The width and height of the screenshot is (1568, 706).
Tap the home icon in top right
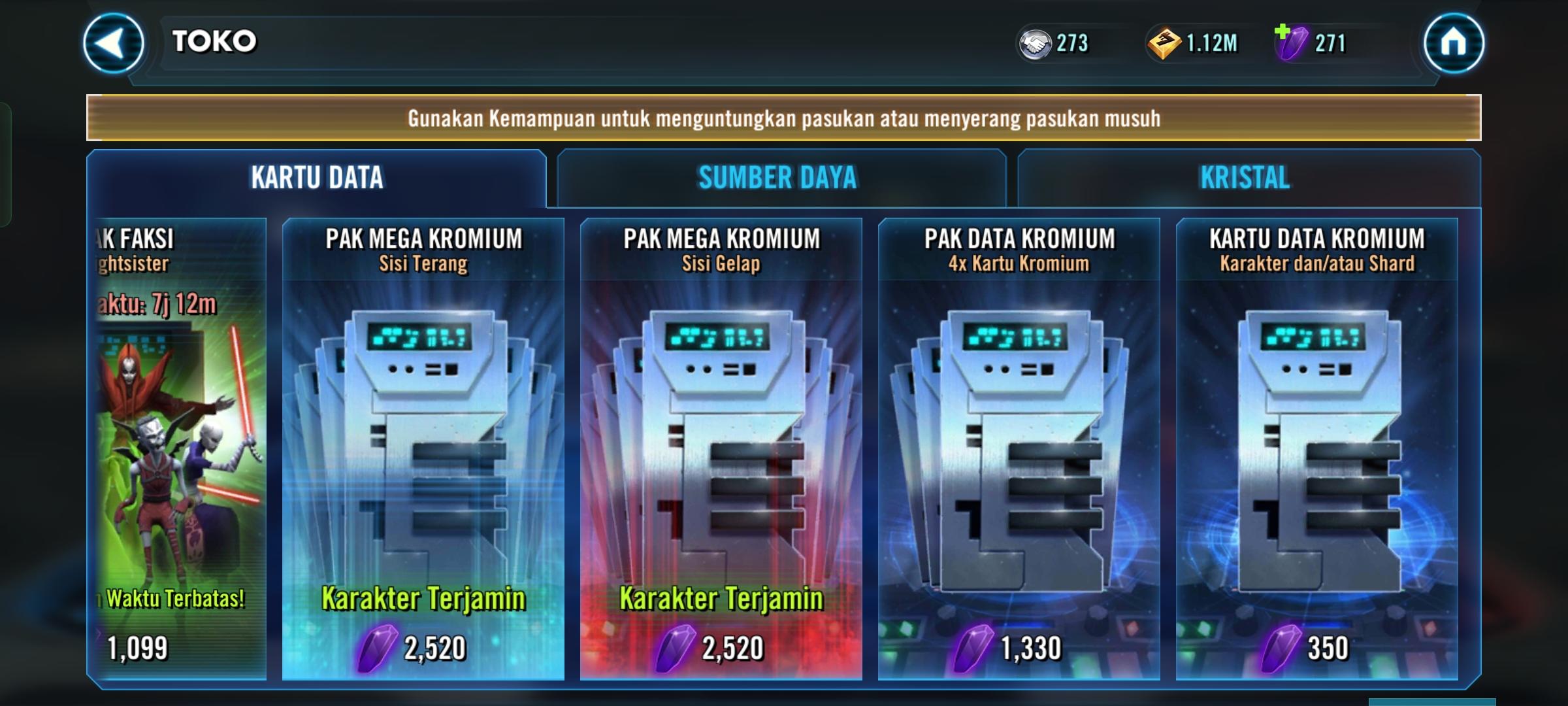pyautogui.click(x=1455, y=44)
